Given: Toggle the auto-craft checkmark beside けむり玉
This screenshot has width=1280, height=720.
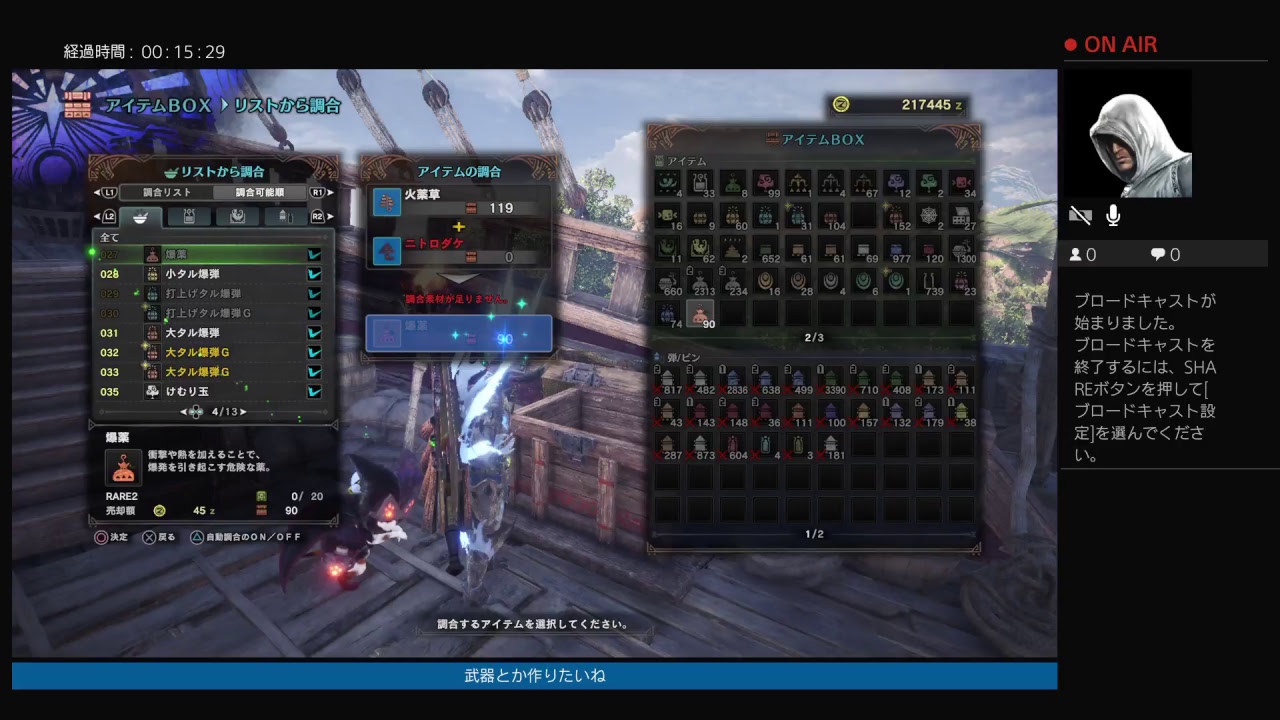Looking at the screenshot, I should click(x=315, y=392).
